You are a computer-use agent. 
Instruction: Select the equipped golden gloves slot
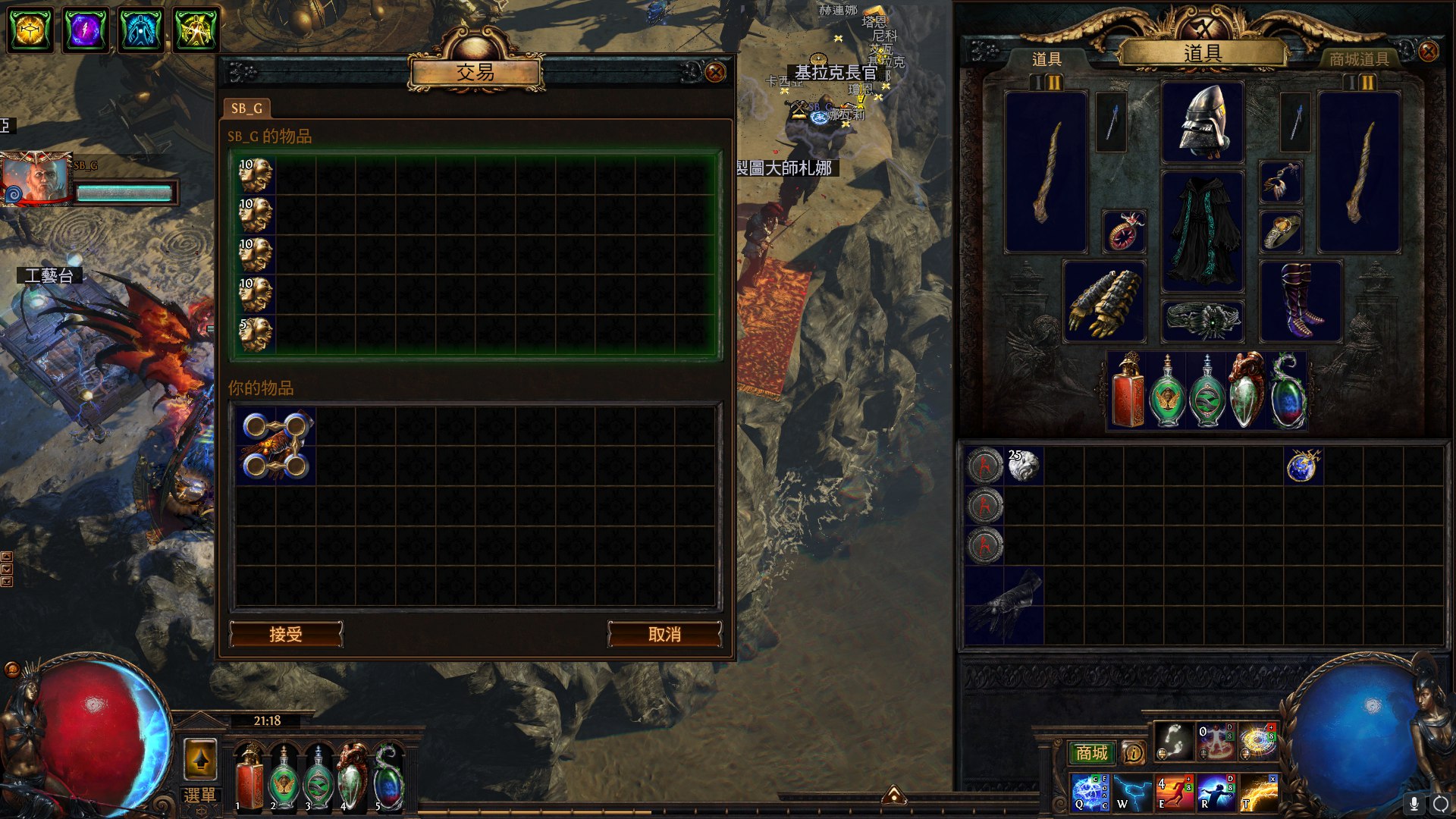(1104, 302)
